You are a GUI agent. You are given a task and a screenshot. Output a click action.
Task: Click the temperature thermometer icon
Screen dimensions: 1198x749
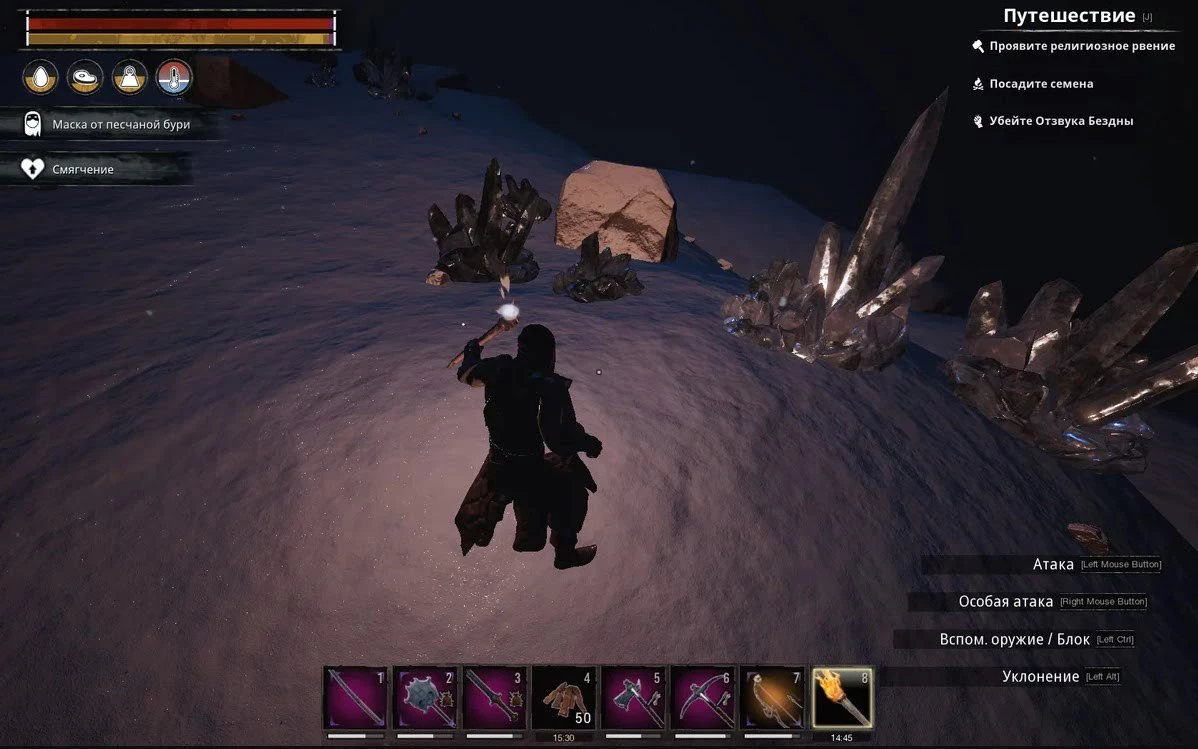click(174, 76)
